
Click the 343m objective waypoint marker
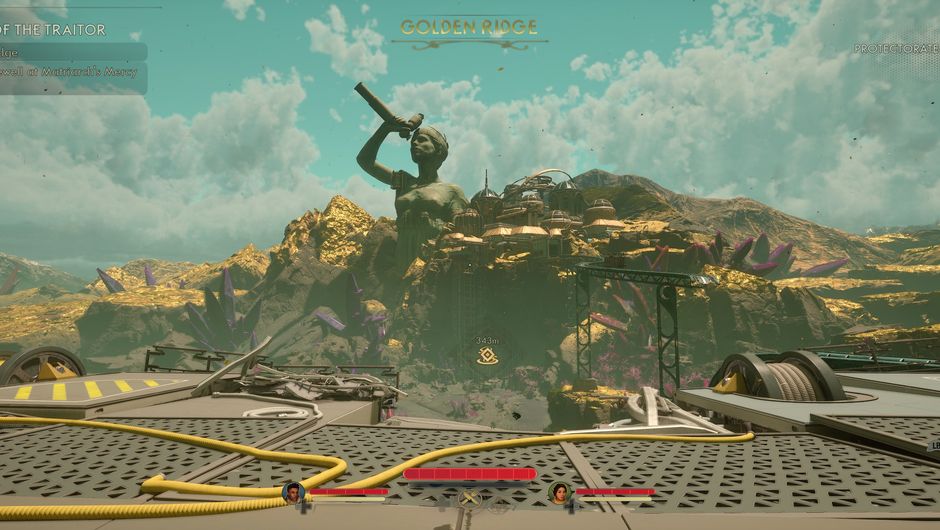pyautogui.click(x=488, y=356)
